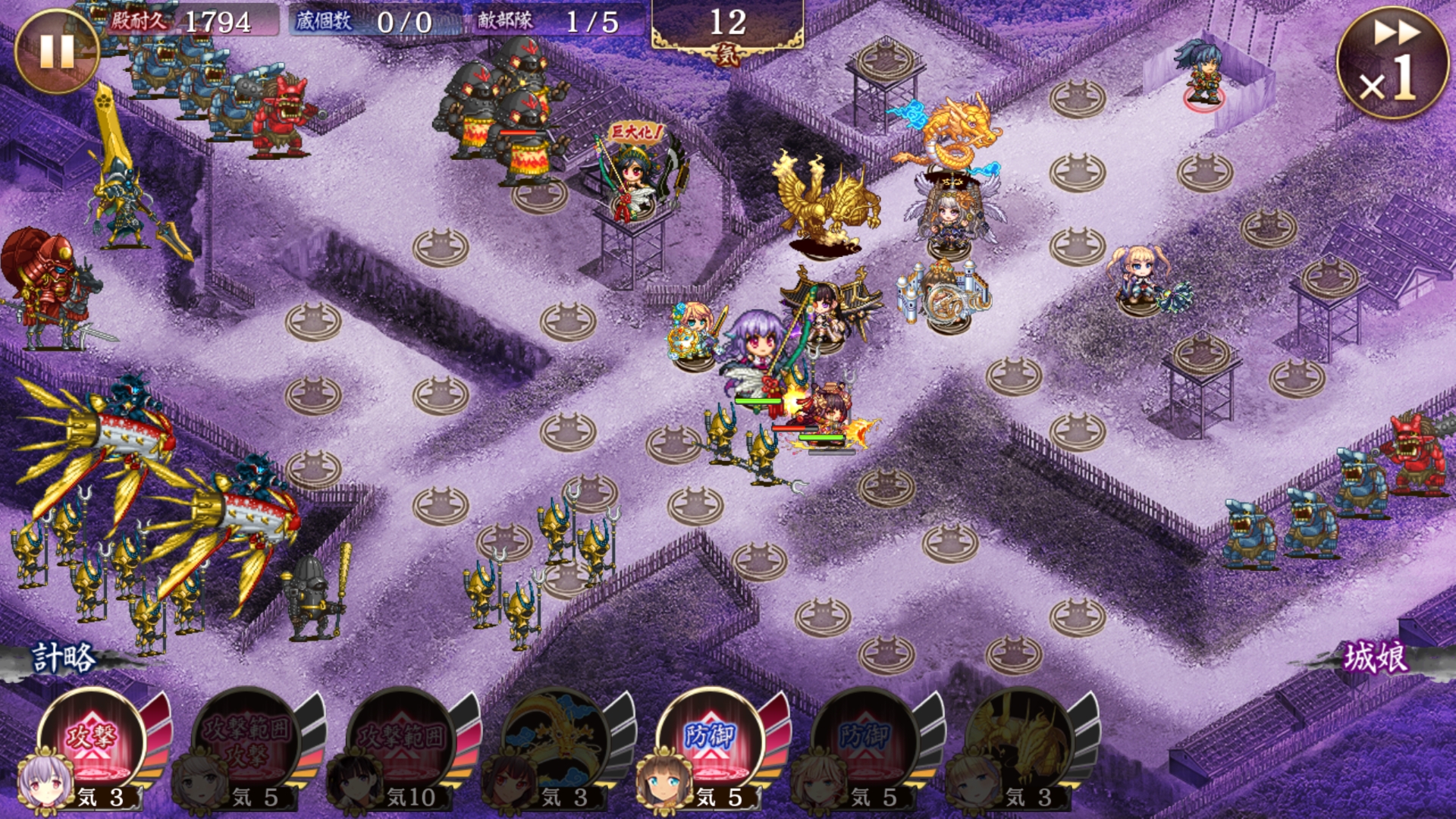The image size is (1456, 819).
Task: Choose the 攻撃範囲 strategy costing 10
Action: pyautogui.click(x=401, y=739)
